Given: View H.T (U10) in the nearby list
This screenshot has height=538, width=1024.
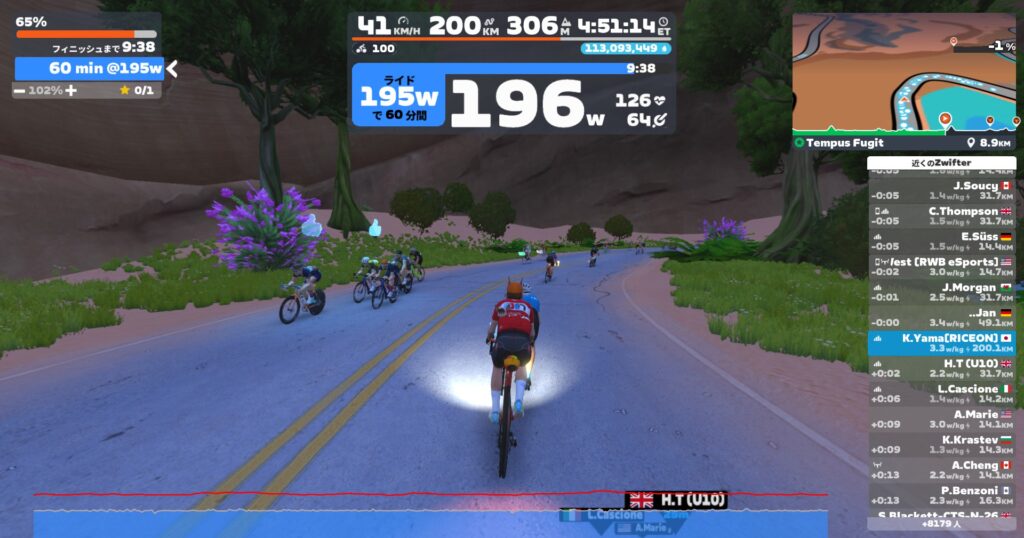Looking at the screenshot, I should point(941,368).
